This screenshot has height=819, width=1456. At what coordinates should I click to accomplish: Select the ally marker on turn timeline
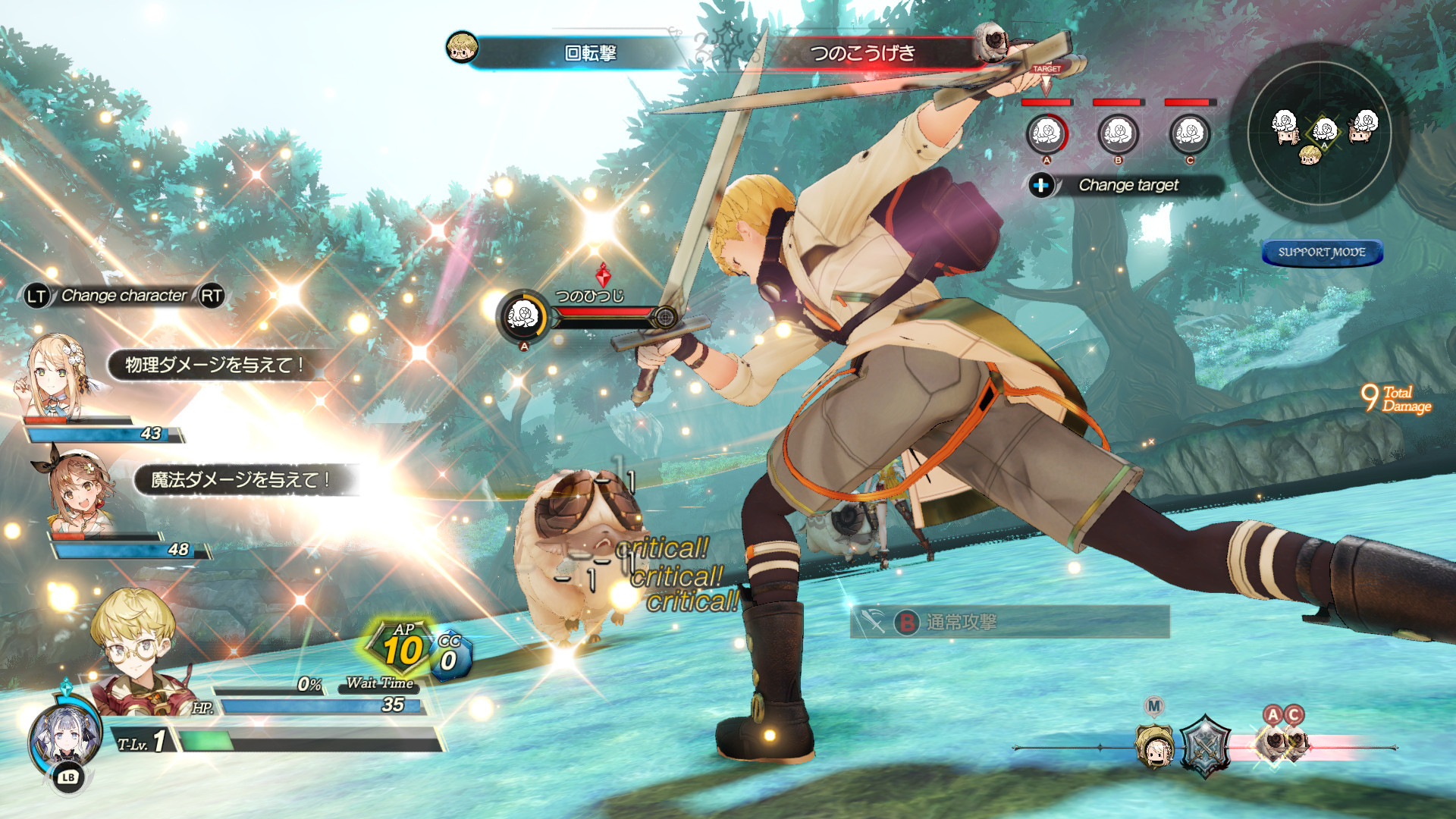coord(1153,745)
